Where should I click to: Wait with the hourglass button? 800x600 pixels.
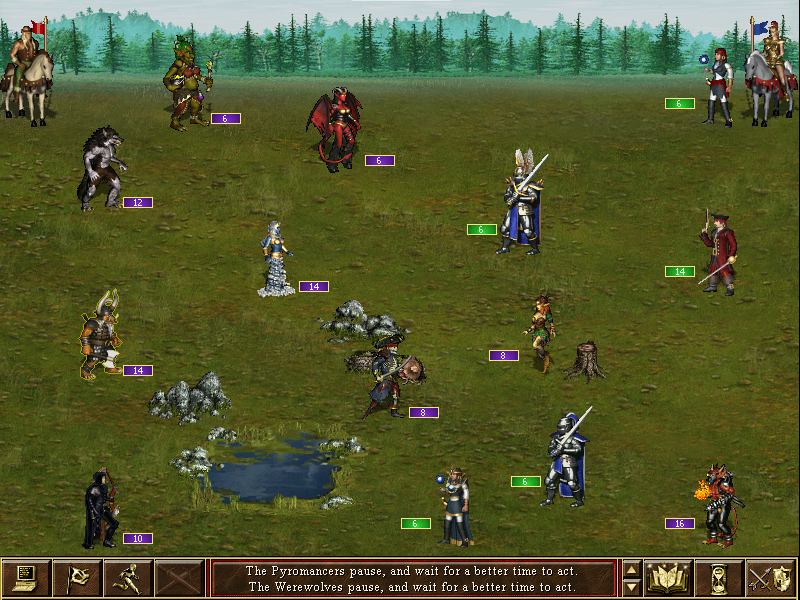(x=719, y=578)
